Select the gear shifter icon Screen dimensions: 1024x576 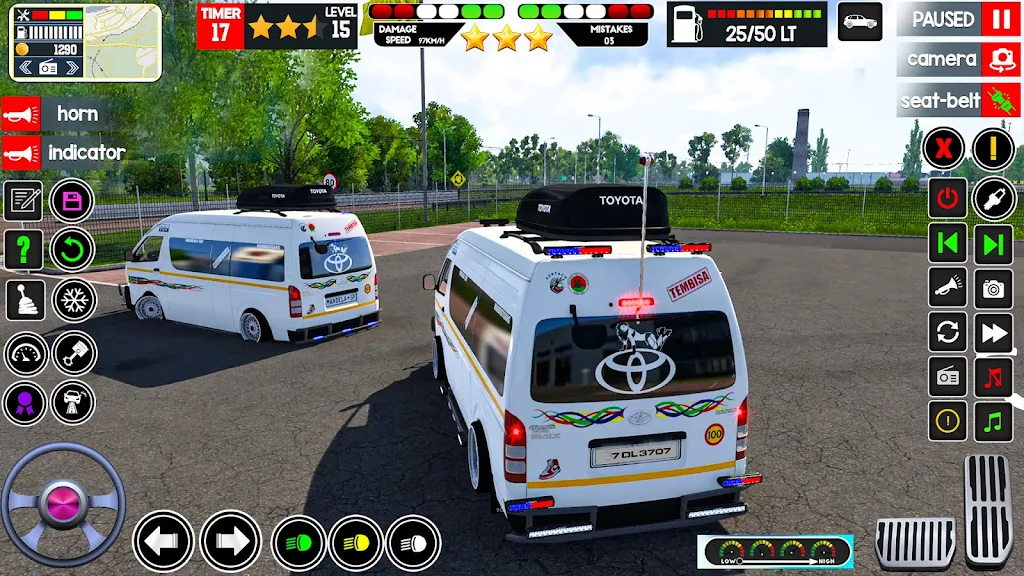[24, 300]
